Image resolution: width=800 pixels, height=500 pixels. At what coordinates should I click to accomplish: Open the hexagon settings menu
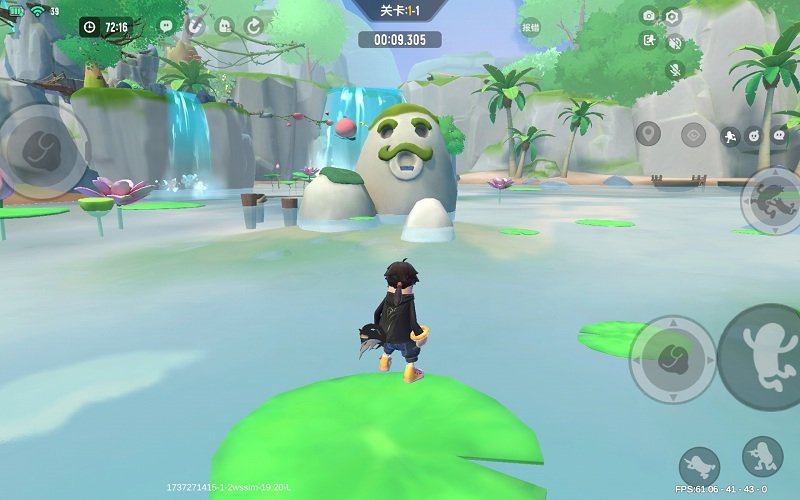pos(672,16)
